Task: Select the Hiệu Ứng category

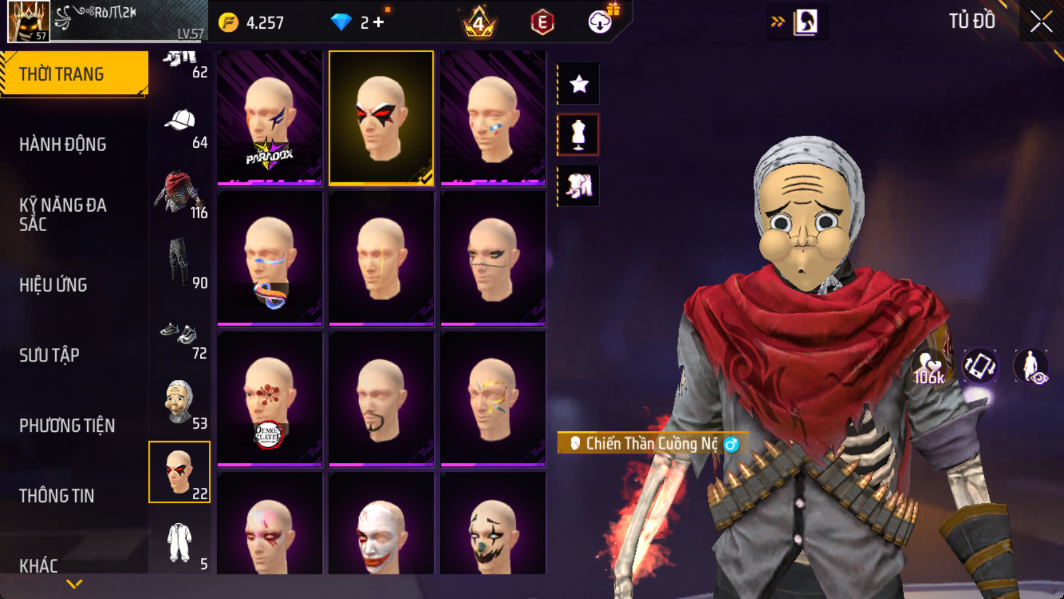Action: tap(53, 285)
